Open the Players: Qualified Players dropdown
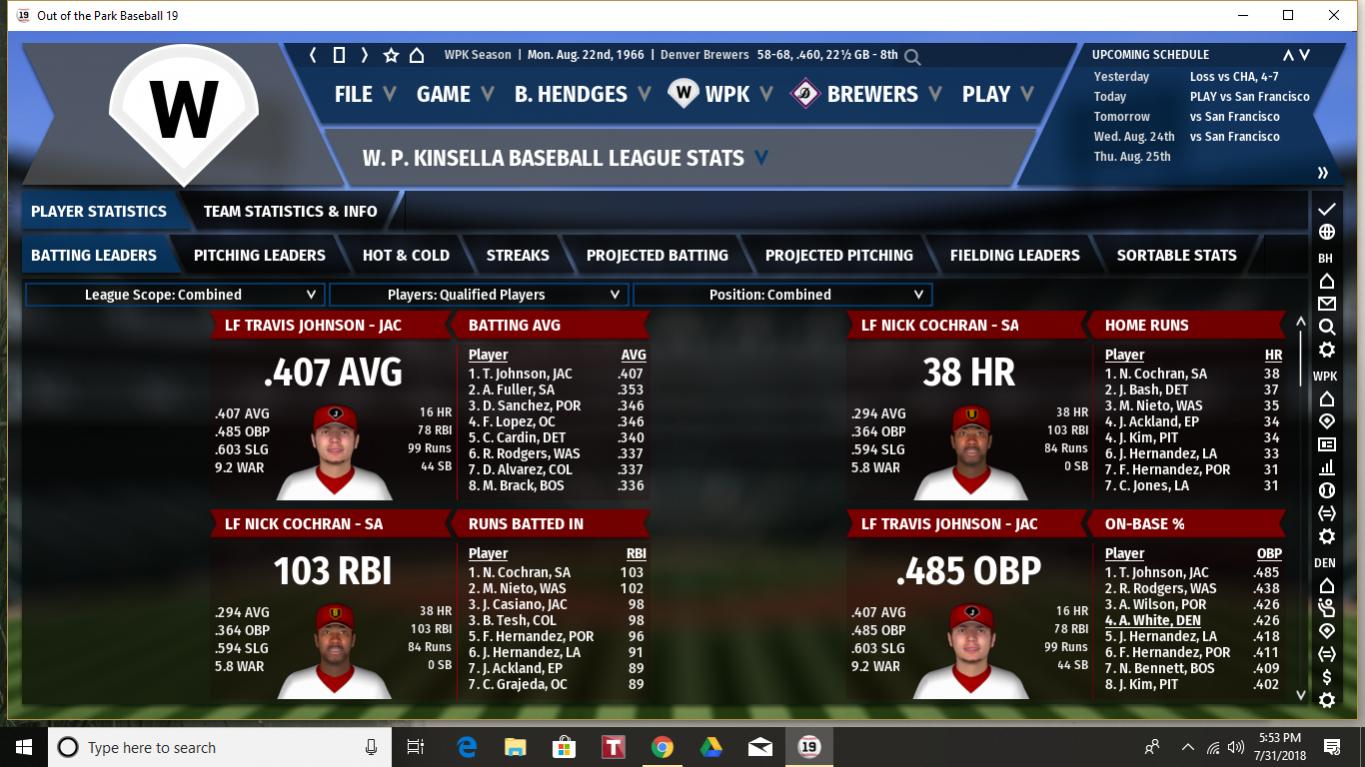Viewport: 1365px width, 767px height. pos(478,295)
